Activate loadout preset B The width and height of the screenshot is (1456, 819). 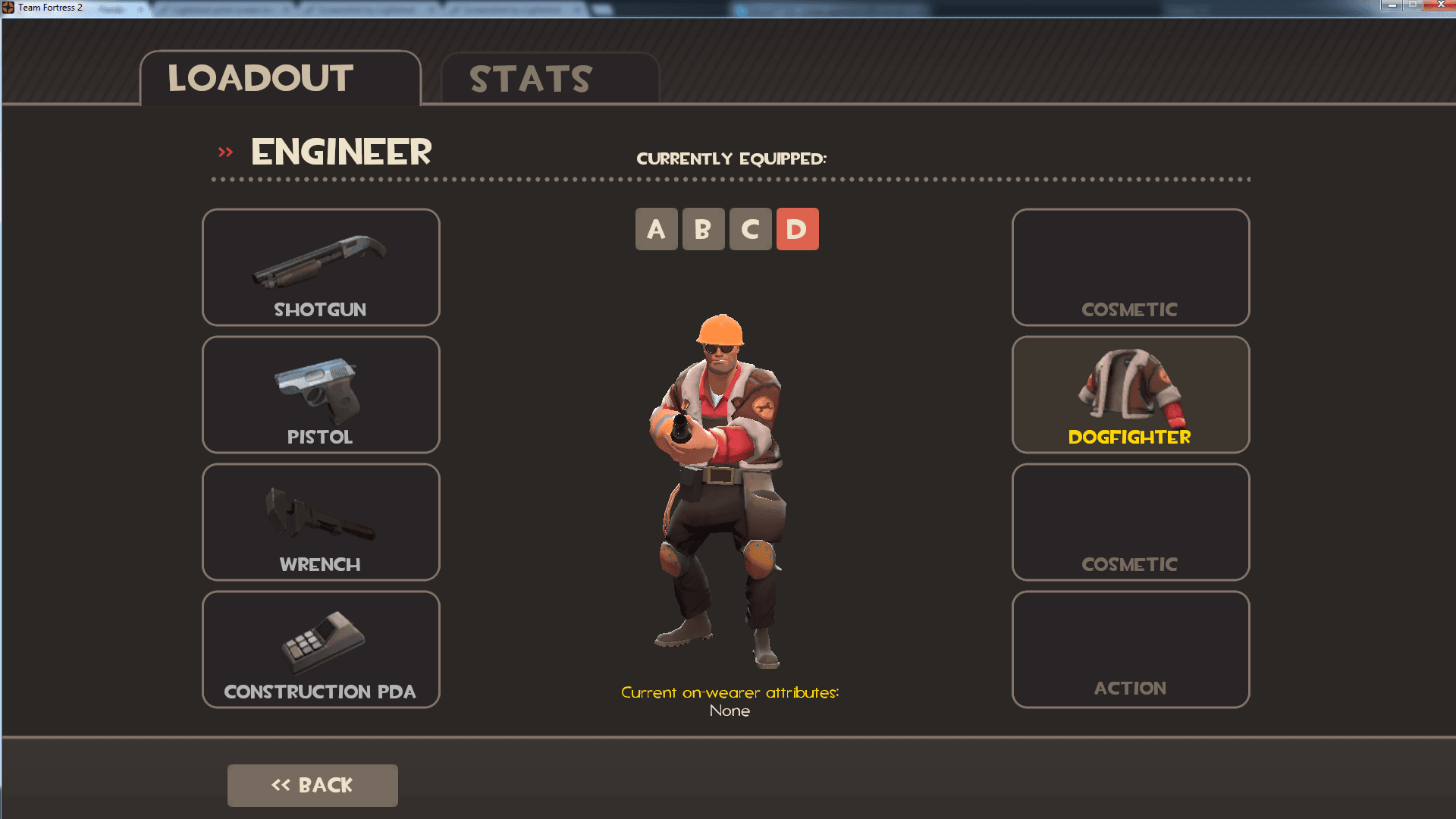pos(703,228)
